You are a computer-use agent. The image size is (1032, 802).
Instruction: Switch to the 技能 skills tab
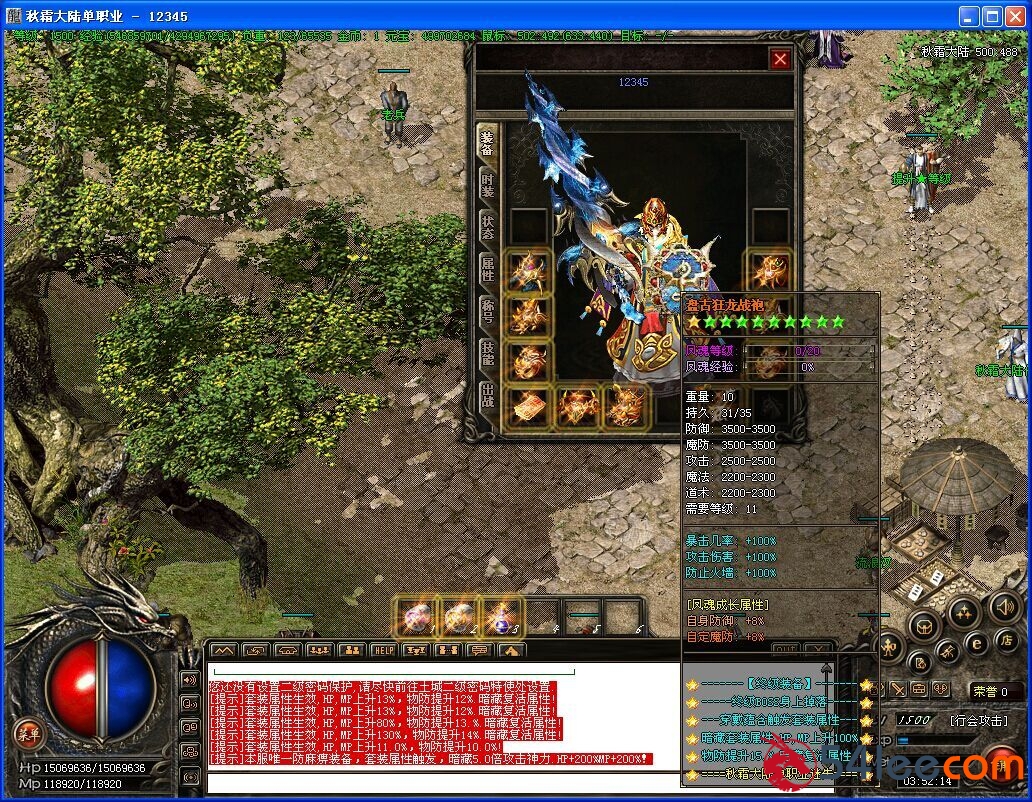(487, 352)
